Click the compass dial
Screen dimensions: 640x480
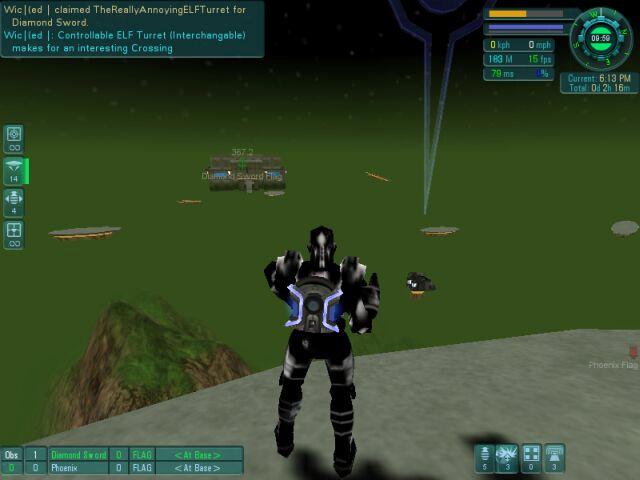click(602, 38)
